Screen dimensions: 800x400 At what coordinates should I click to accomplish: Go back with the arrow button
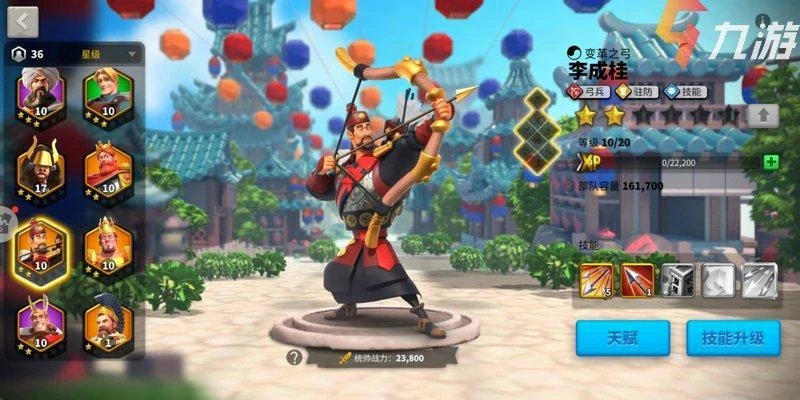22,20
